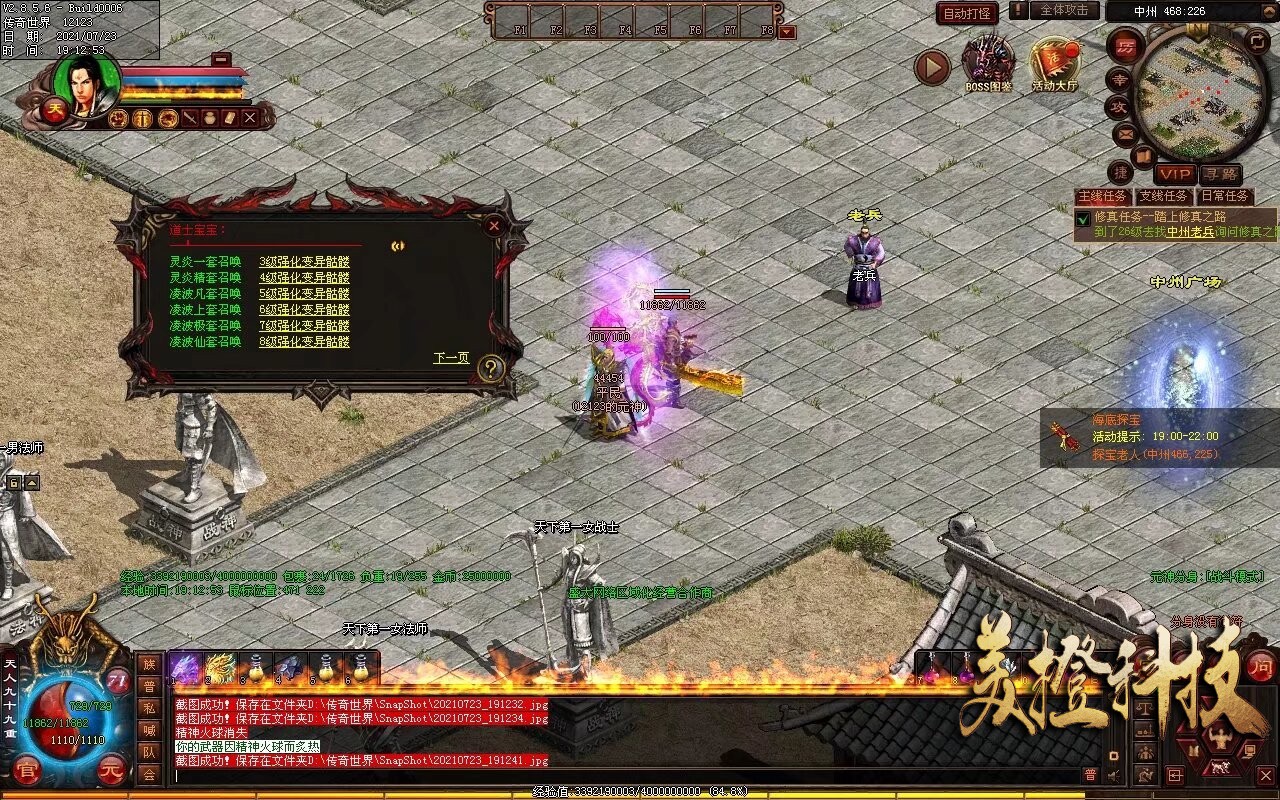The width and height of the screenshot is (1280, 800).
Task: Switch attack mode via 全体攻击
Action: coord(1064,11)
